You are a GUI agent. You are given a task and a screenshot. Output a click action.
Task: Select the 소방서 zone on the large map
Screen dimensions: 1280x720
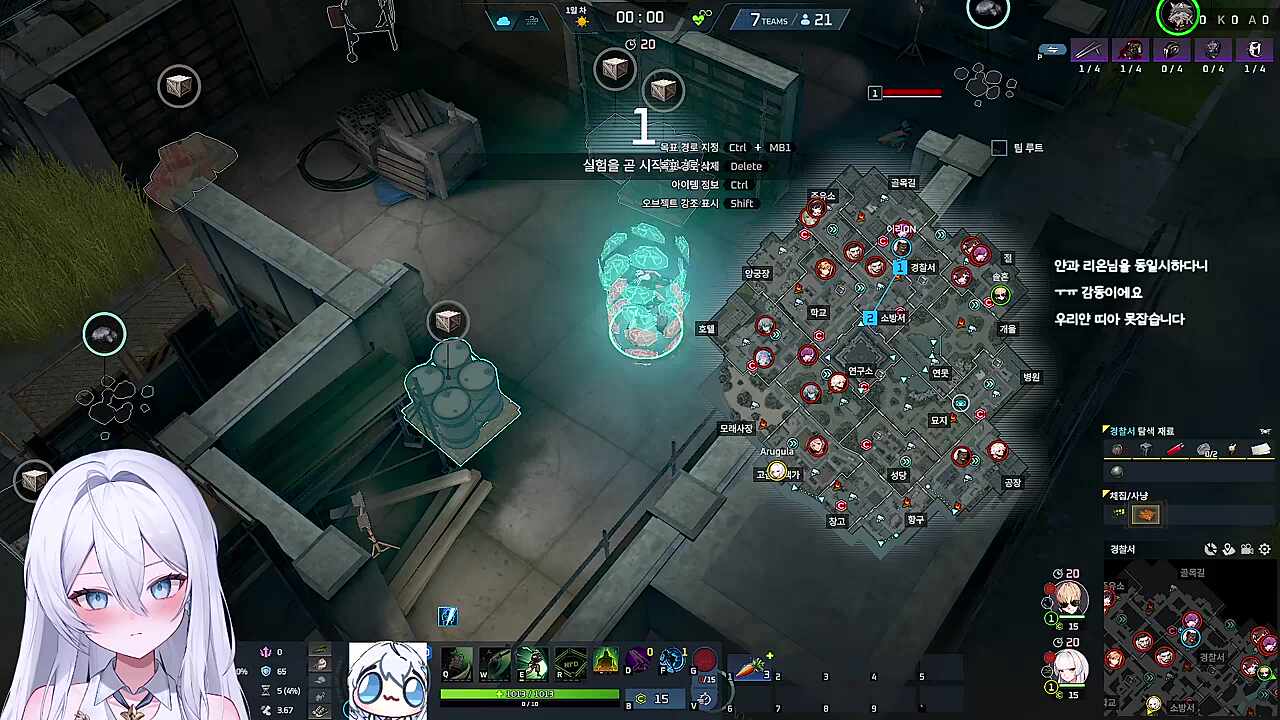click(x=892, y=318)
